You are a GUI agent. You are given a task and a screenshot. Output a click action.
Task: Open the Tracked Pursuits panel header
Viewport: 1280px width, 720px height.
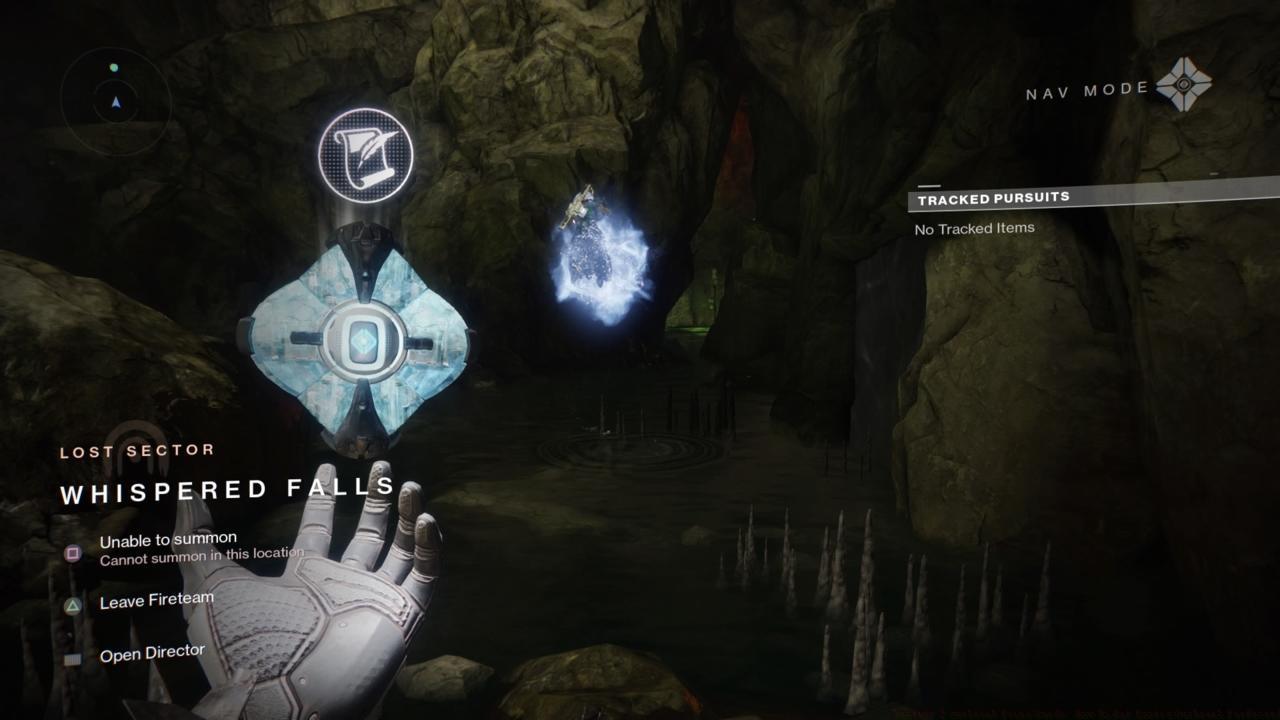click(x=993, y=198)
